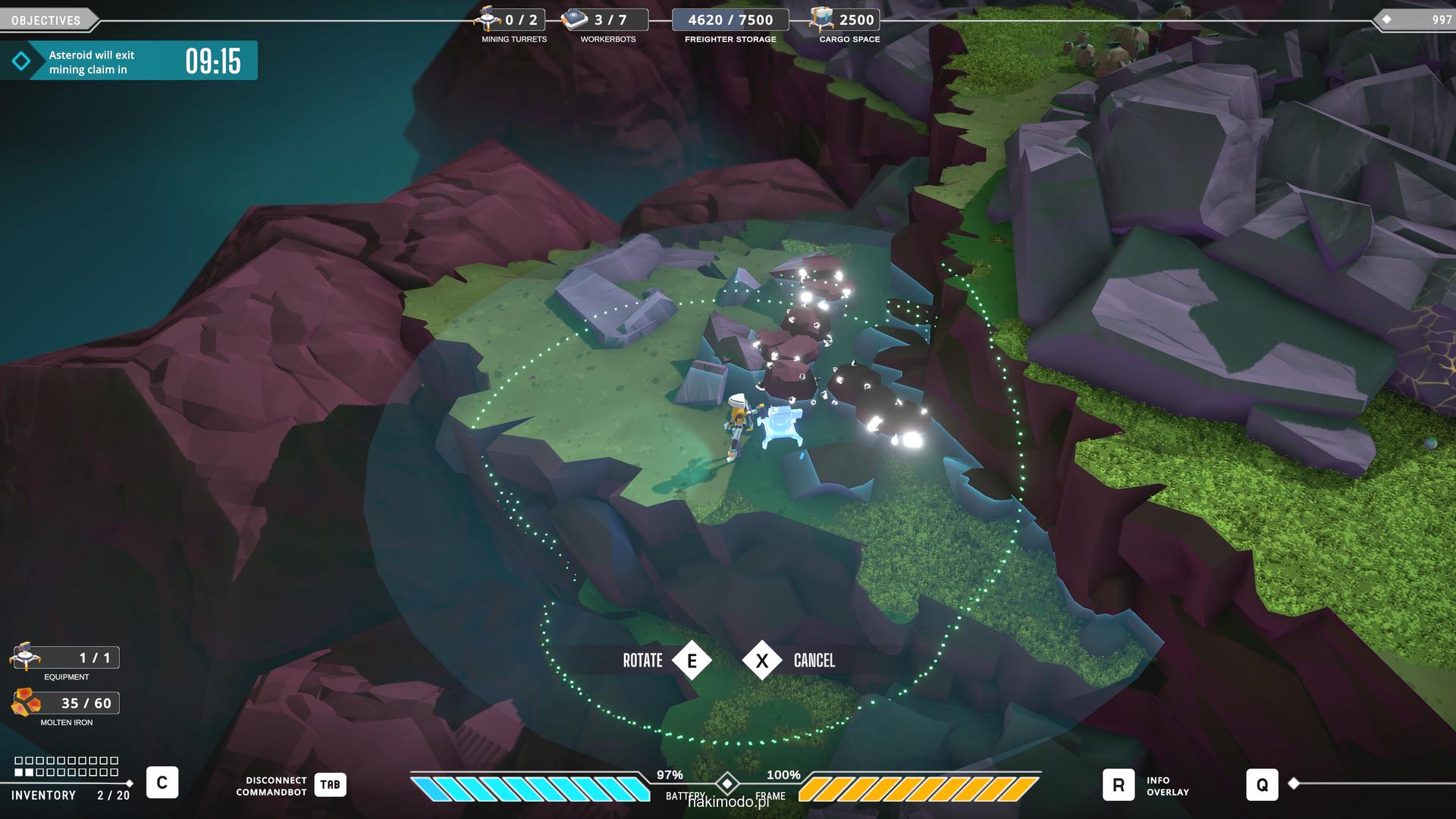Screen dimensions: 1456x819
Task: Toggle the Info Overlay label
Action: [1167, 786]
